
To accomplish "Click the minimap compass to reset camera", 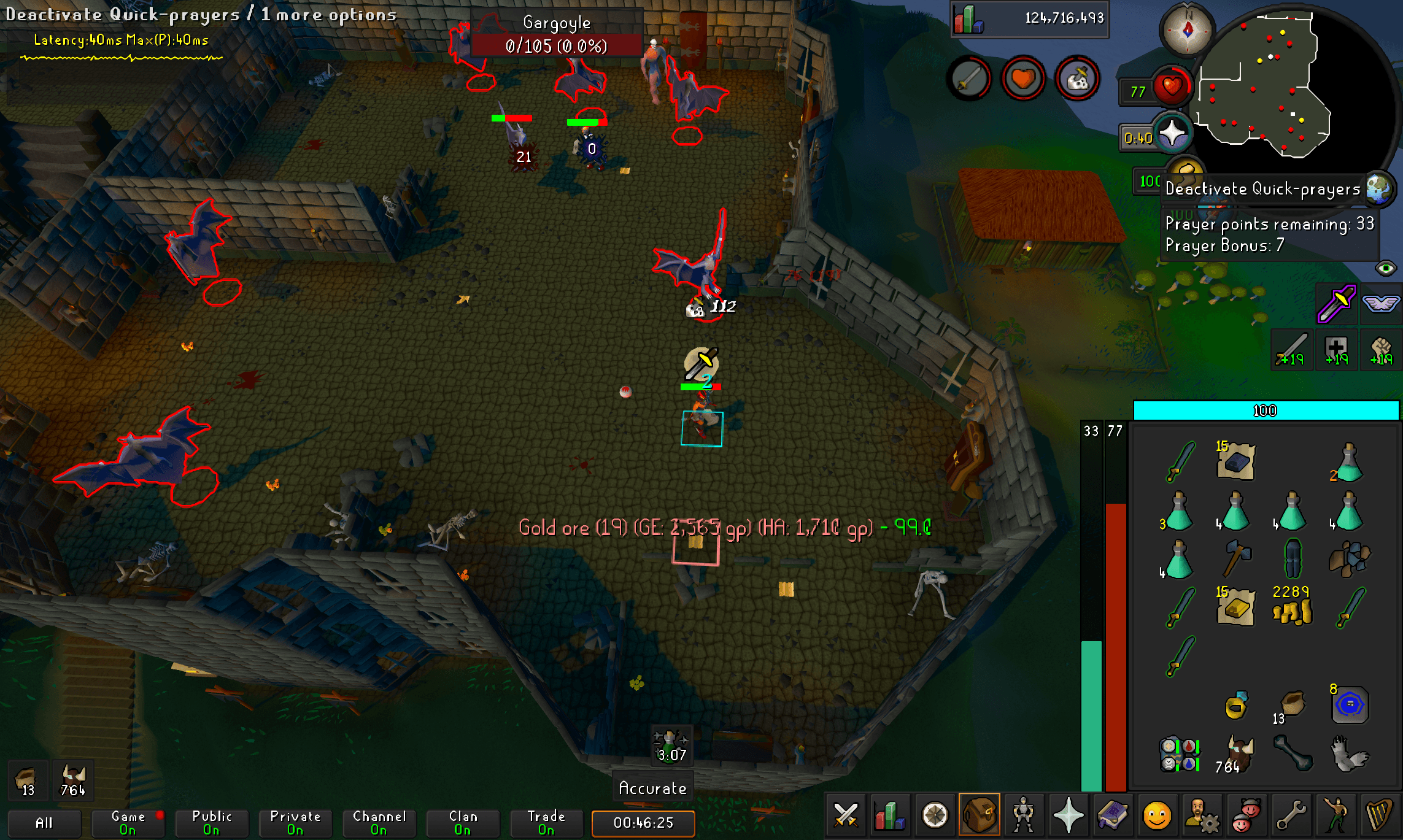I will 1187,28.
